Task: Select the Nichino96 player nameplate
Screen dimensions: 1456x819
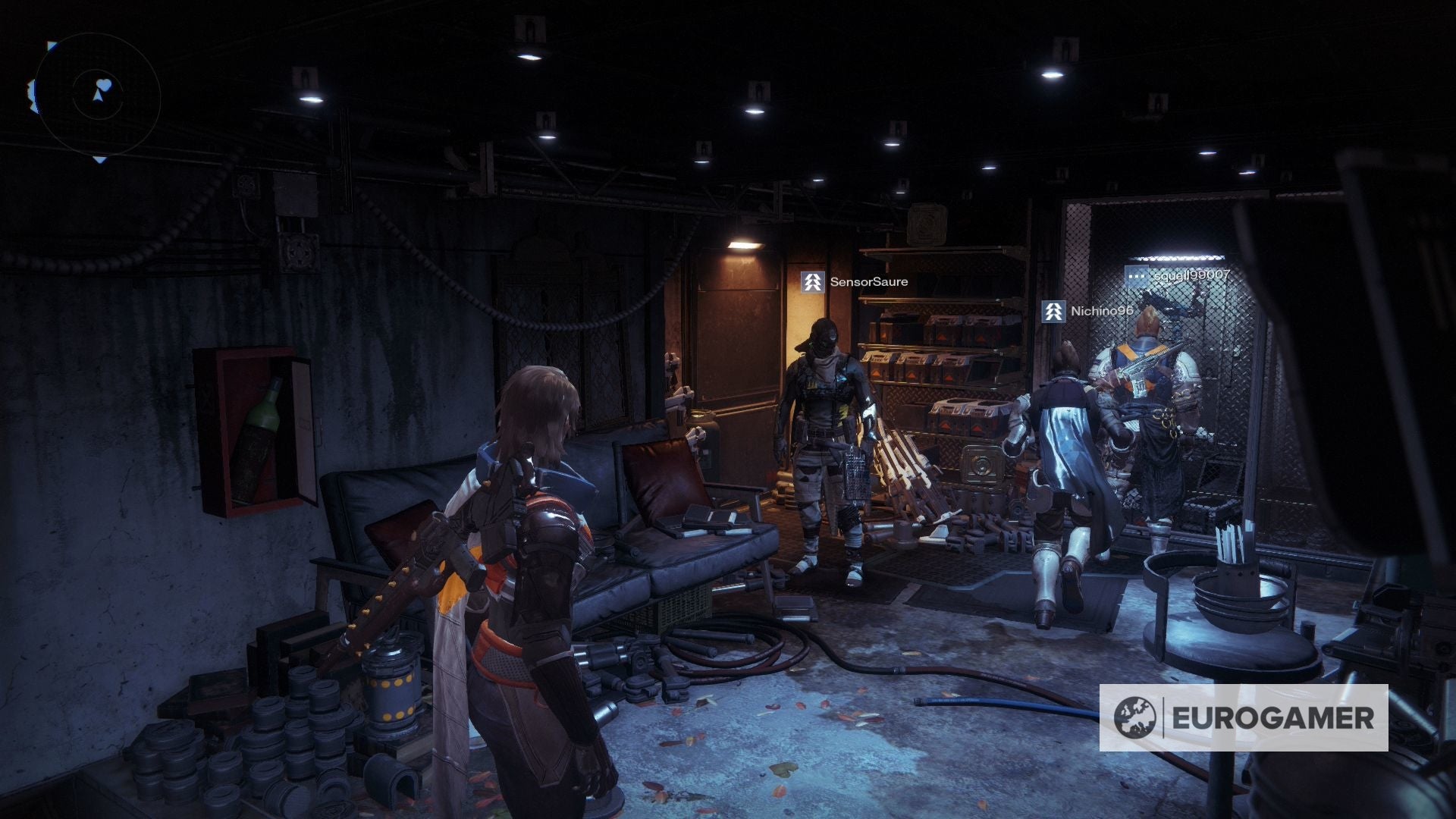Action: (1088, 311)
